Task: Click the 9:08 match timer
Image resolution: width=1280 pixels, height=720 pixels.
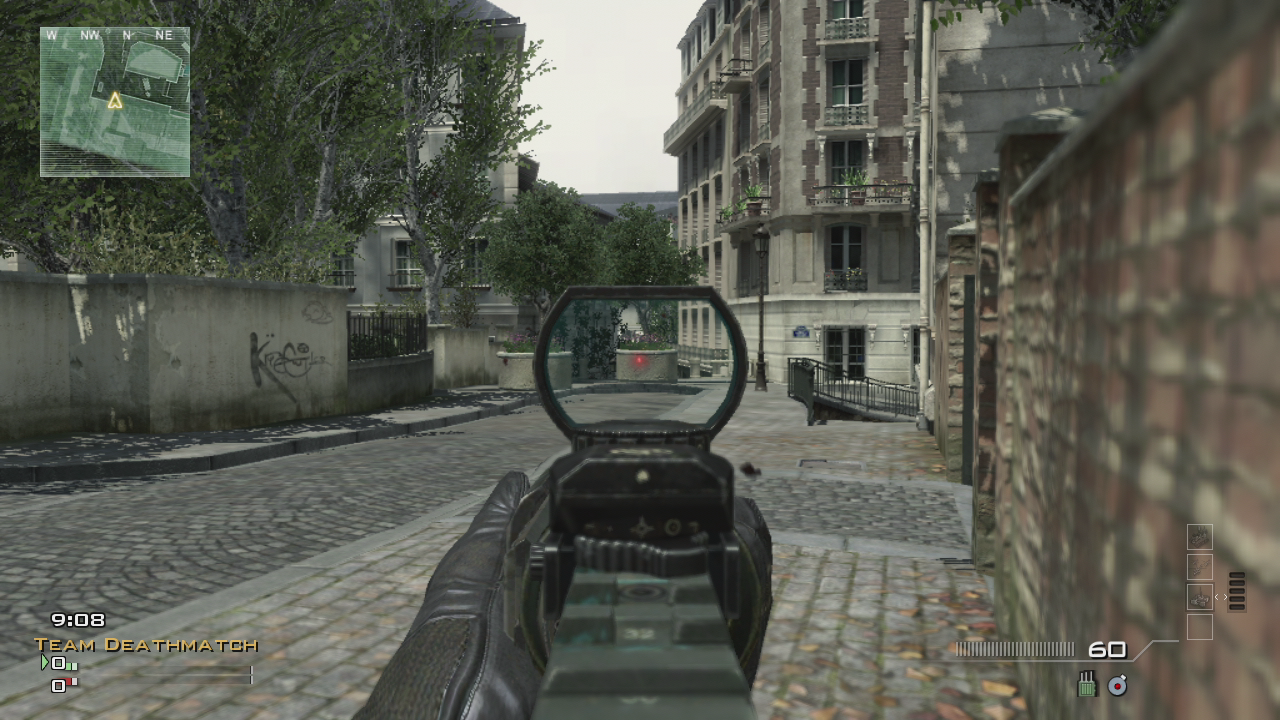Action: 78,619
